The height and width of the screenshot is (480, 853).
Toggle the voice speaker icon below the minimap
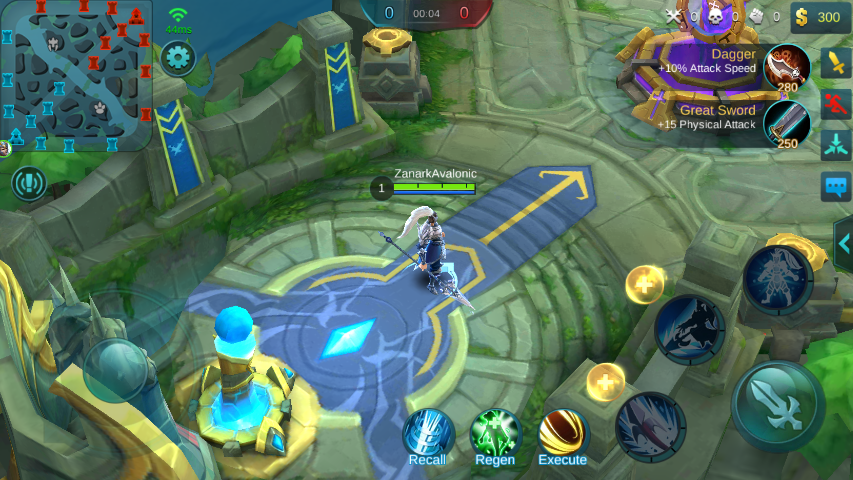click(30, 183)
